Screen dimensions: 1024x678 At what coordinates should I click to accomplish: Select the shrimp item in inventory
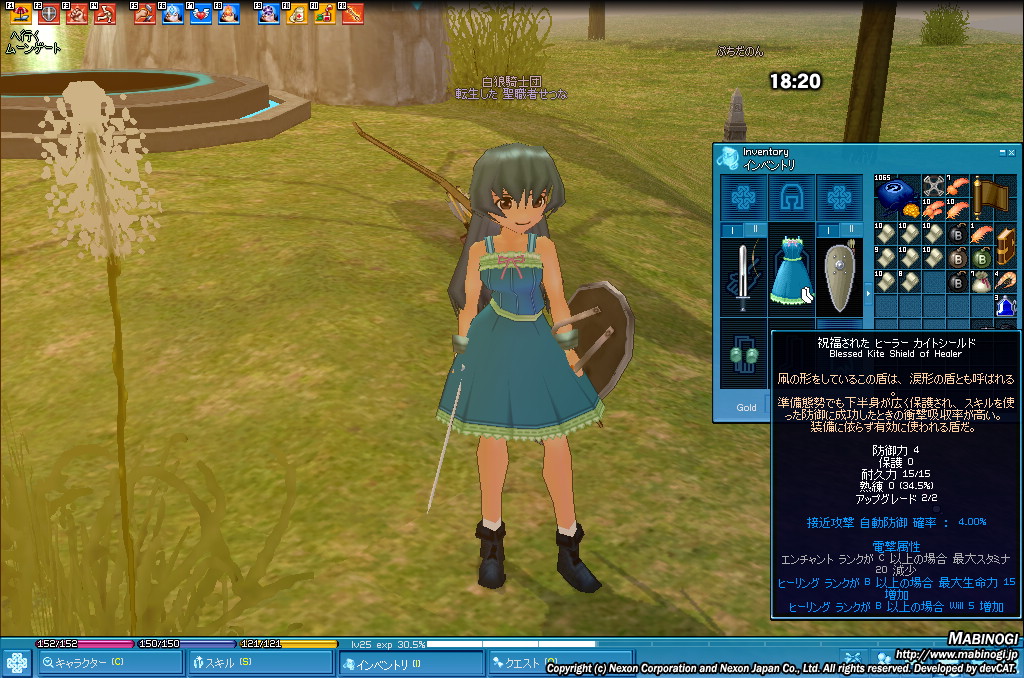pyautogui.click(x=1006, y=282)
